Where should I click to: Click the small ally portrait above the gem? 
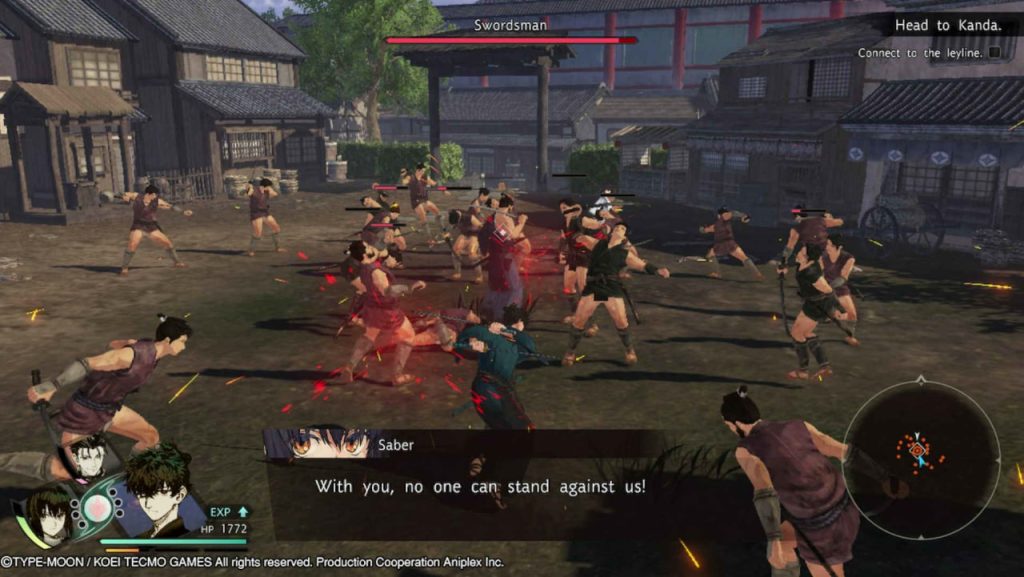coord(89,458)
